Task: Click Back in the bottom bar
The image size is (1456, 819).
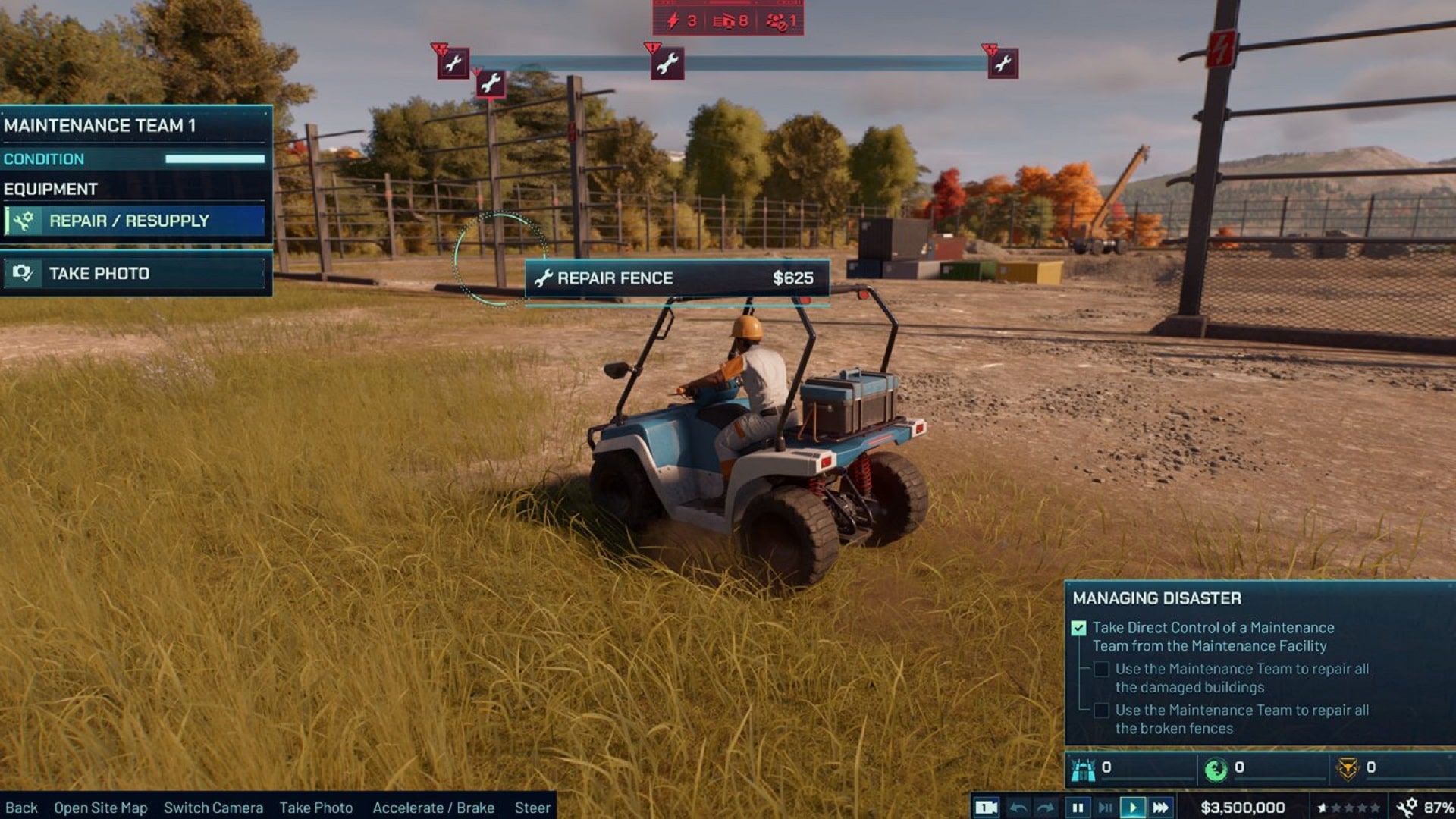Action: pos(21,808)
